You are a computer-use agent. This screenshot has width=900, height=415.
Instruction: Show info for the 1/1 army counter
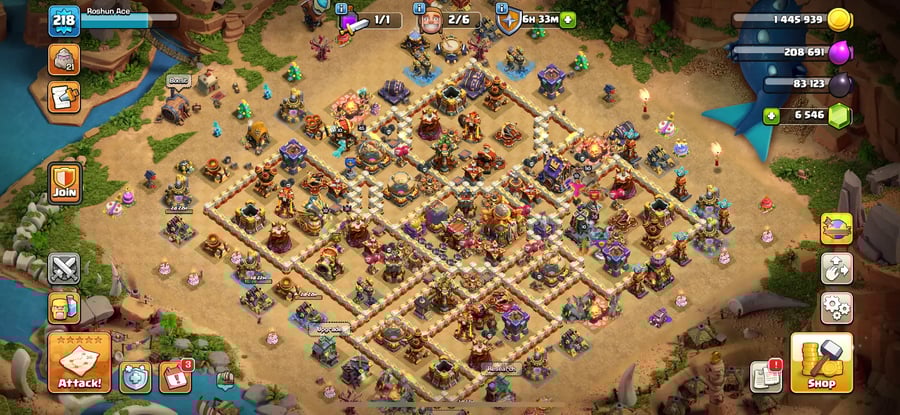pos(368,20)
